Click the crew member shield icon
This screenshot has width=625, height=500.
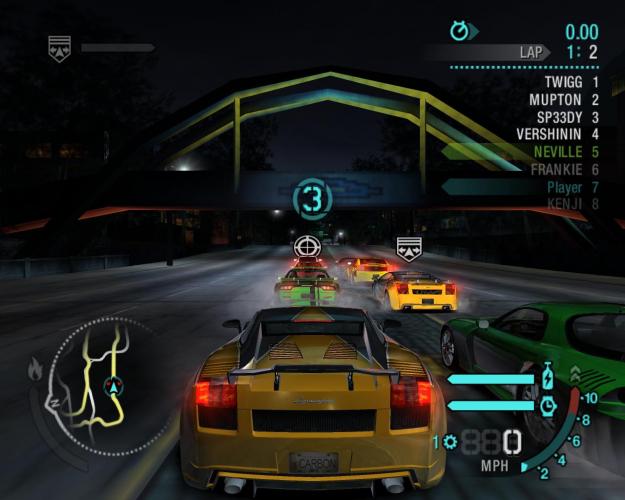(x=59, y=47)
